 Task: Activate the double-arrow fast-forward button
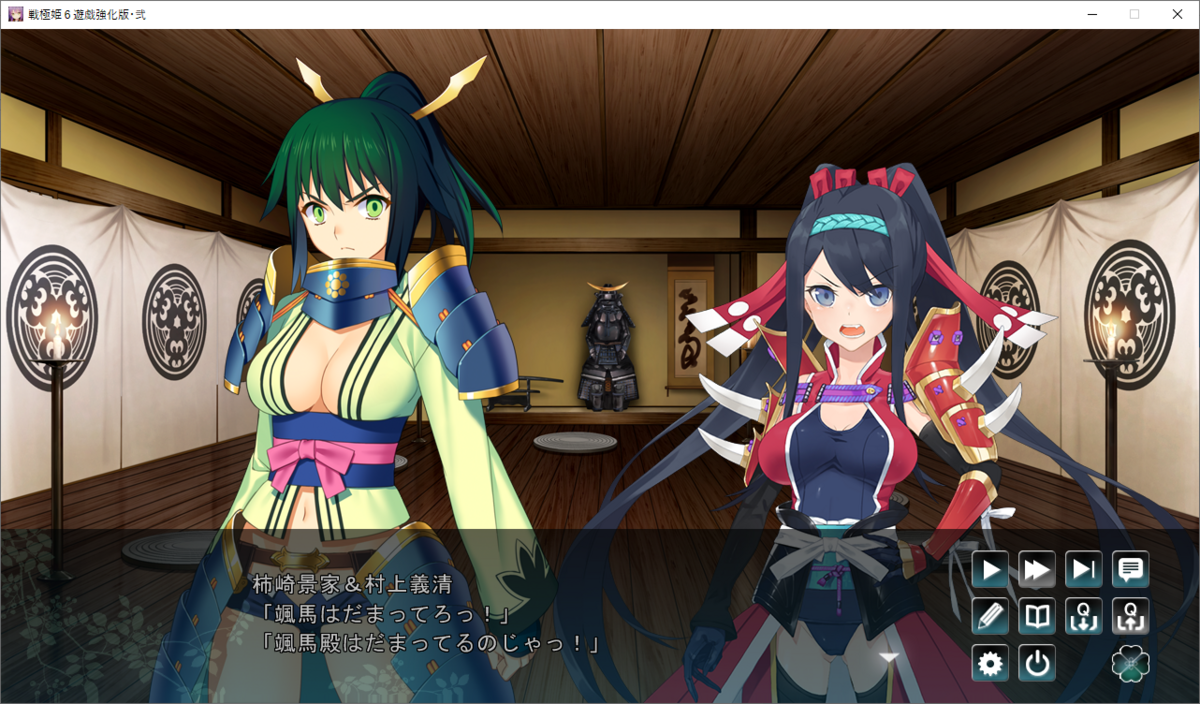[x=1037, y=570]
